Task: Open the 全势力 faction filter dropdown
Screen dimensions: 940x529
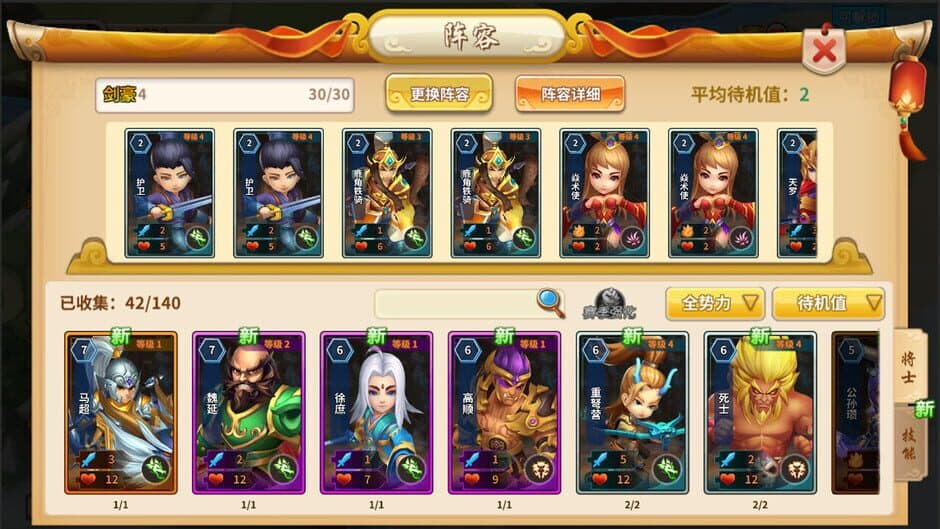Action: [x=715, y=303]
